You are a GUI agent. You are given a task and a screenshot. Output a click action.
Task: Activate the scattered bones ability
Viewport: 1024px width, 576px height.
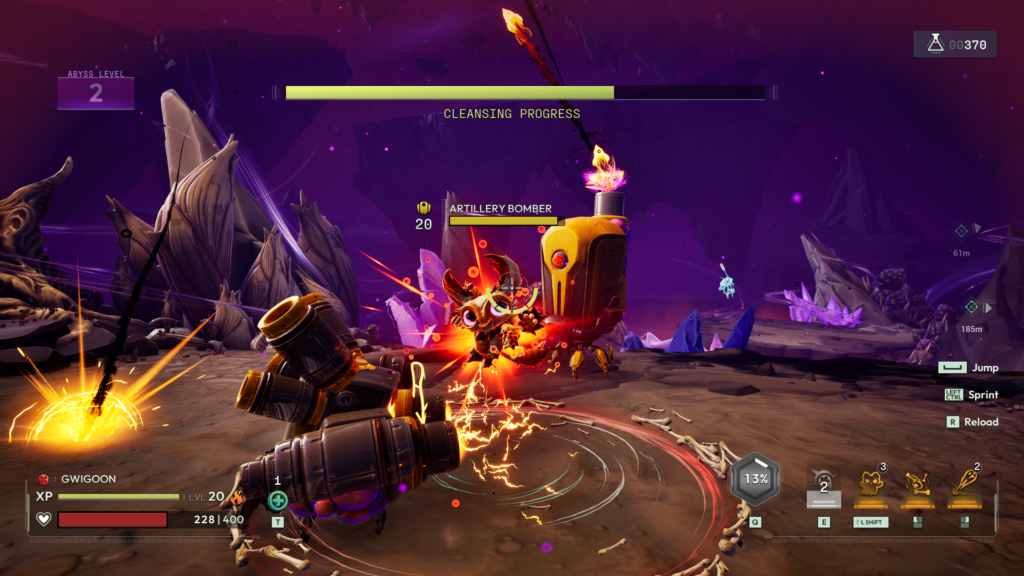[x=917, y=484]
